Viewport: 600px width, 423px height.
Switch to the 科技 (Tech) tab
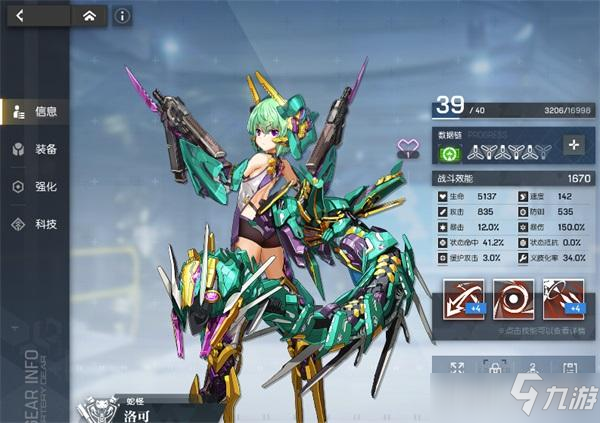[x=34, y=224]
